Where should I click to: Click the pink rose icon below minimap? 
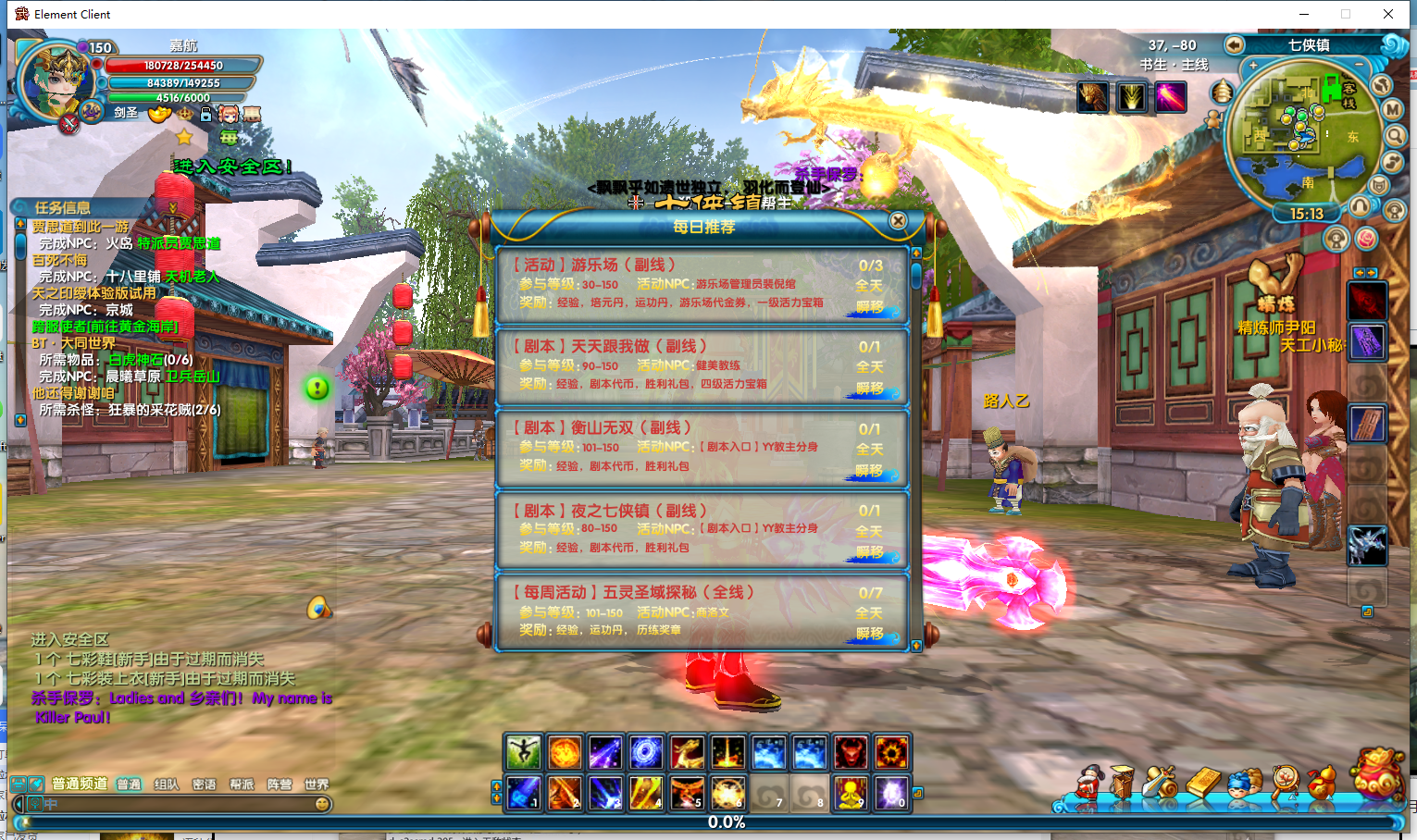(1367, 239)
